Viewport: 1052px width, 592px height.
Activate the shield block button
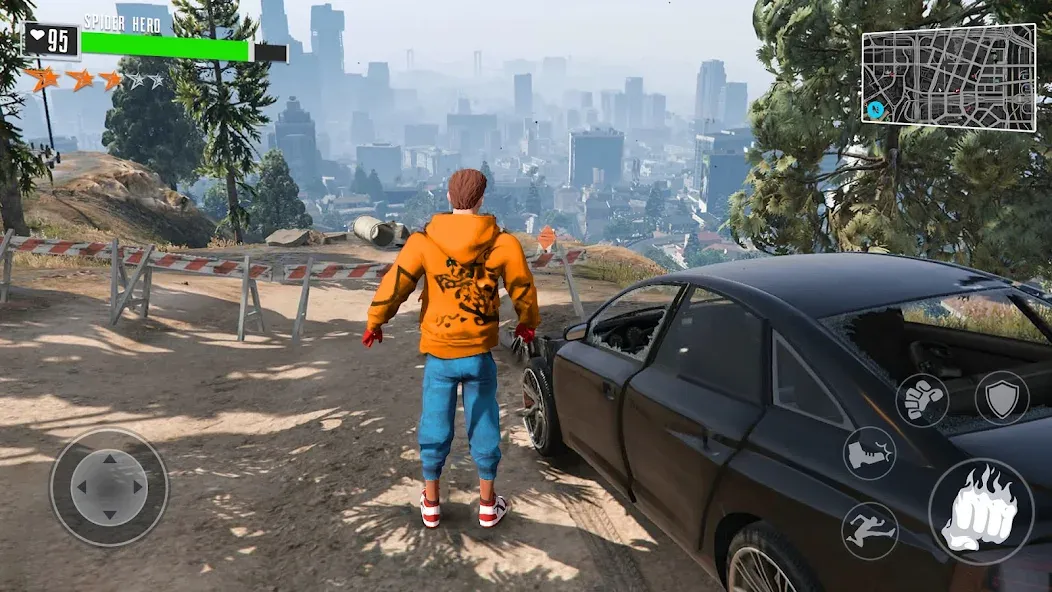1001,397
